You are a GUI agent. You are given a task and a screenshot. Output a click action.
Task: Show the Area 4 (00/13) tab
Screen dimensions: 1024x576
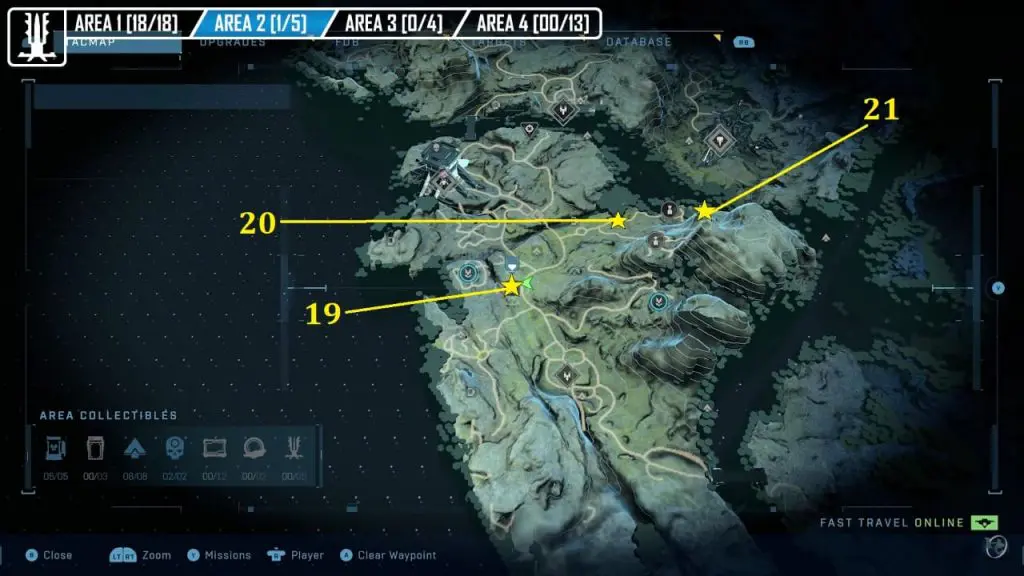click(x=528, y=22)
